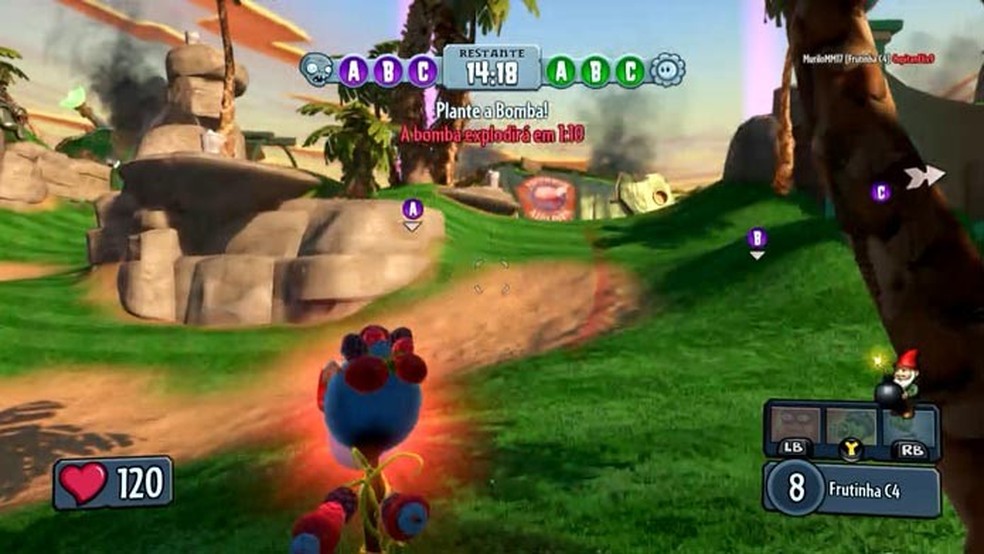Image resolution: width=984 pixels, height=554 pixels.
Task: Activate the ability slot labeled LB
Action: [795, 430]
